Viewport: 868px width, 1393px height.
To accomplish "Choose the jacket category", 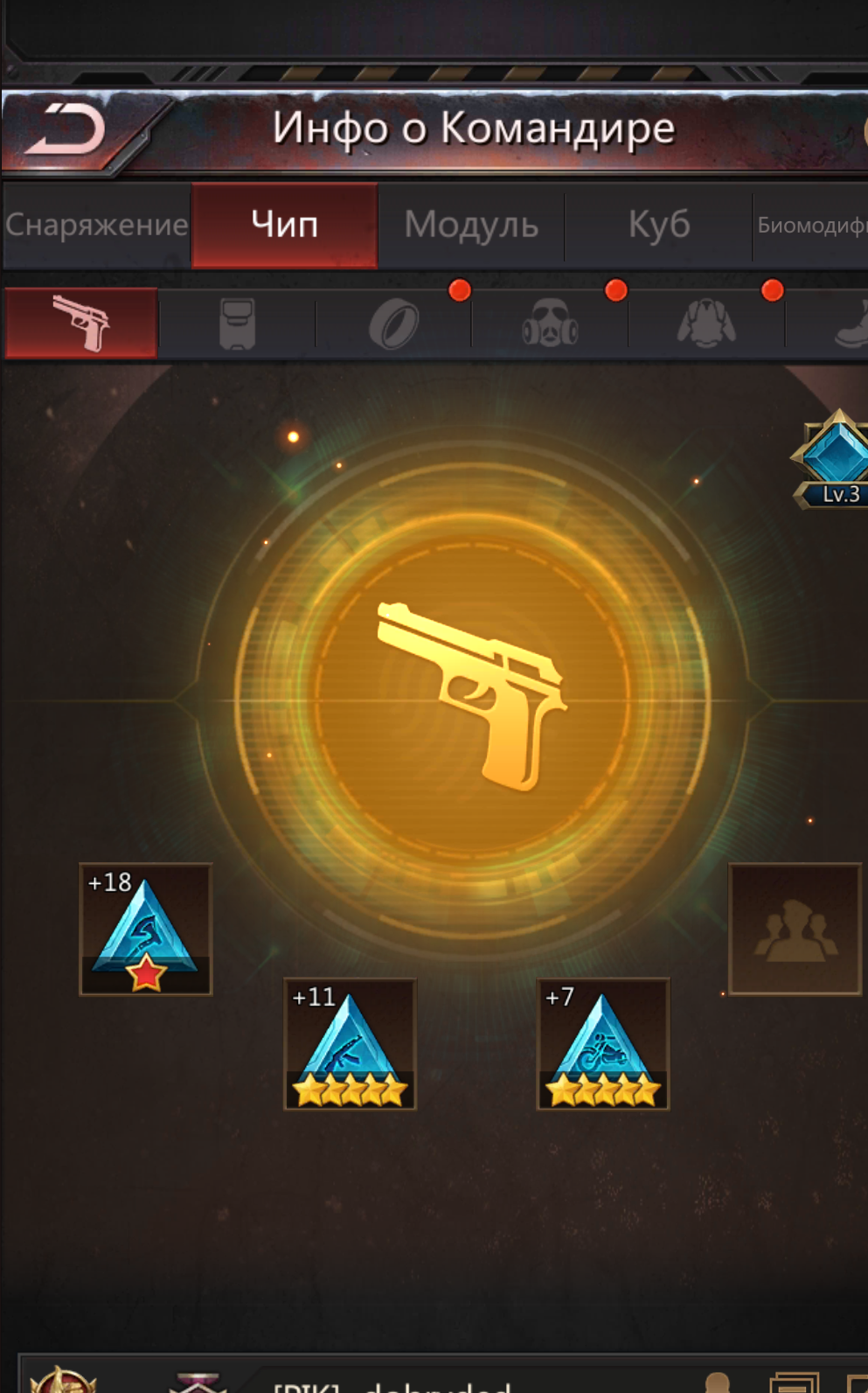I will [x=706, y=324].
